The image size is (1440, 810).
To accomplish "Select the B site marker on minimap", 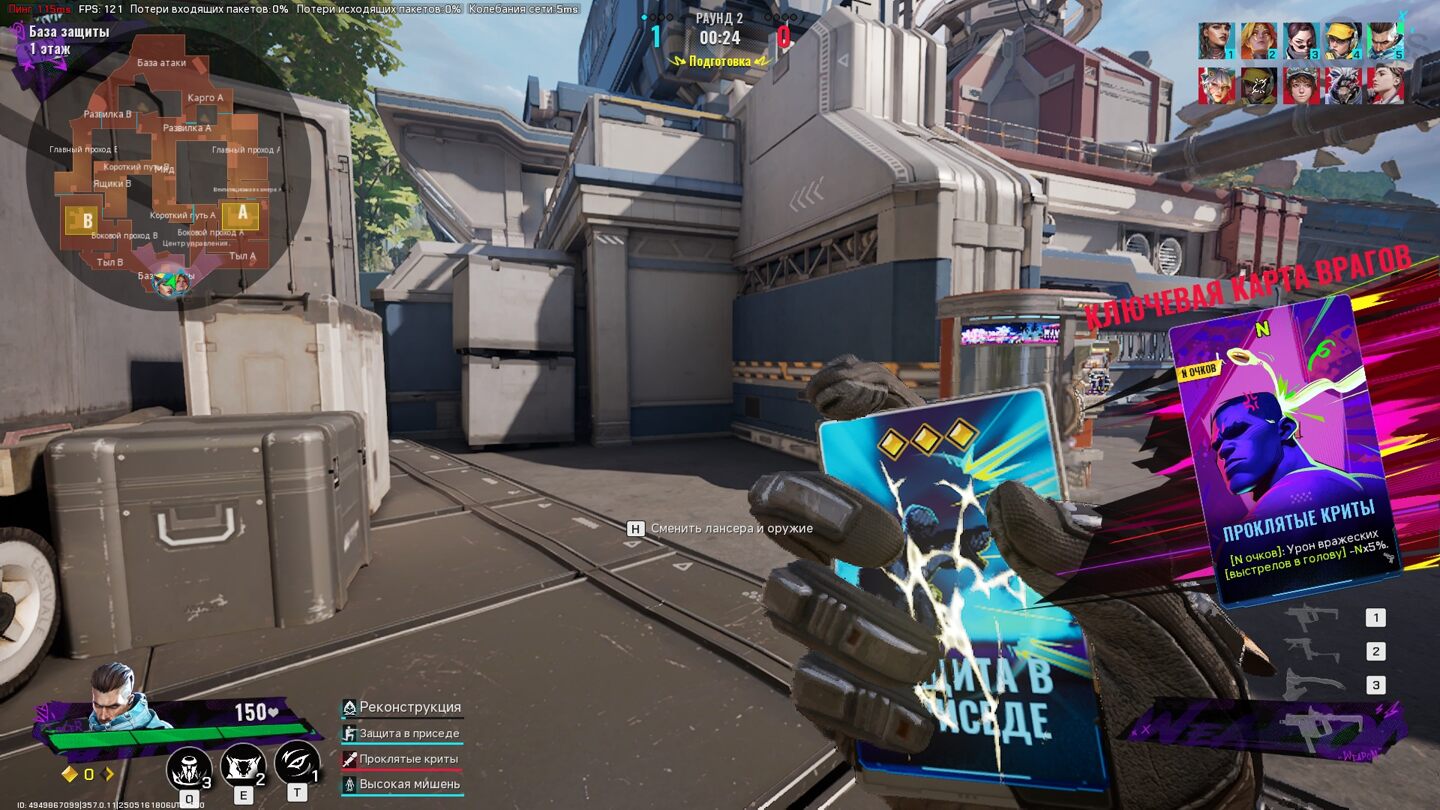I will pyautogui.click(x=88, y=219).
